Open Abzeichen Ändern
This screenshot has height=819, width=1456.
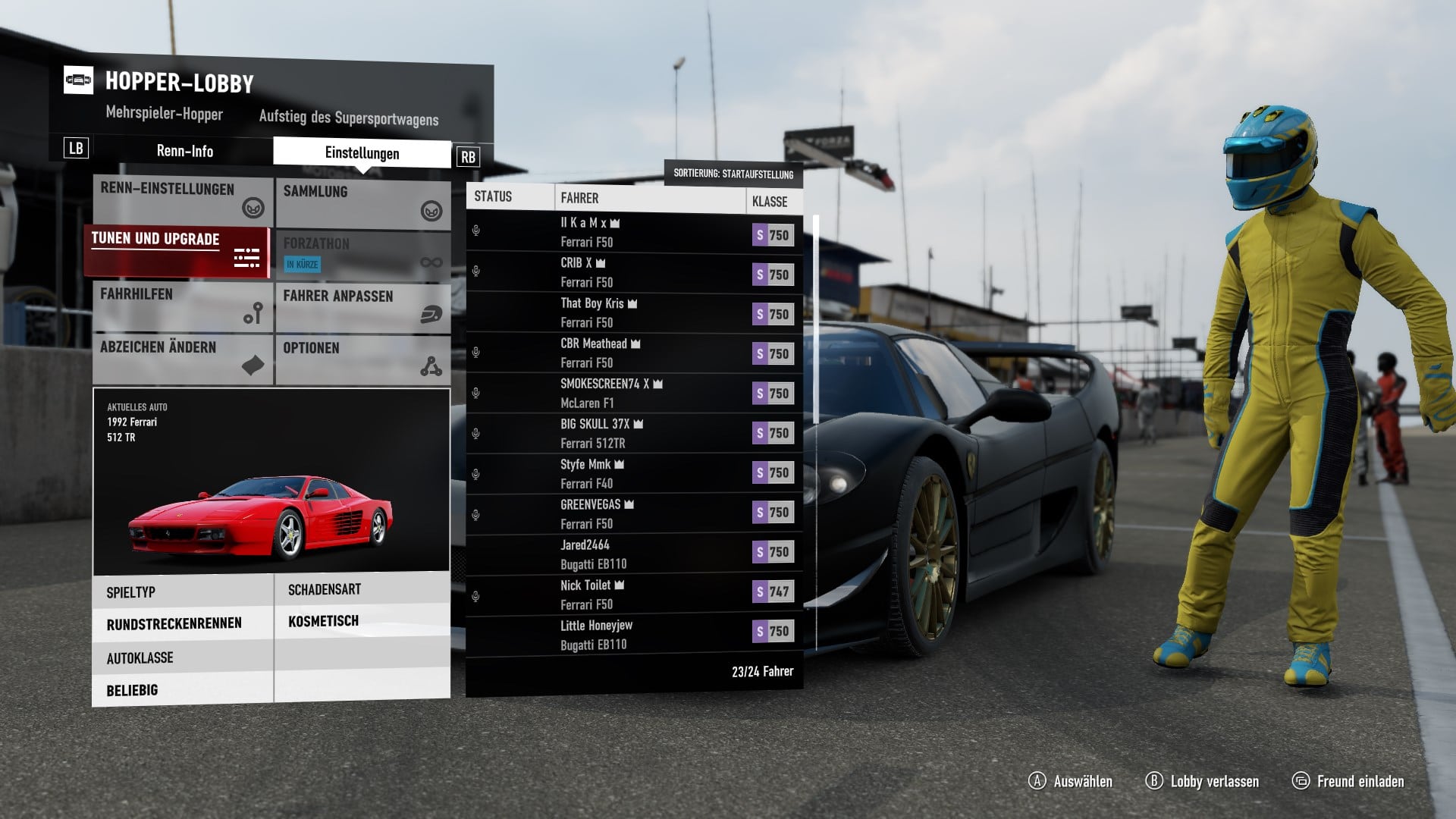182,359
